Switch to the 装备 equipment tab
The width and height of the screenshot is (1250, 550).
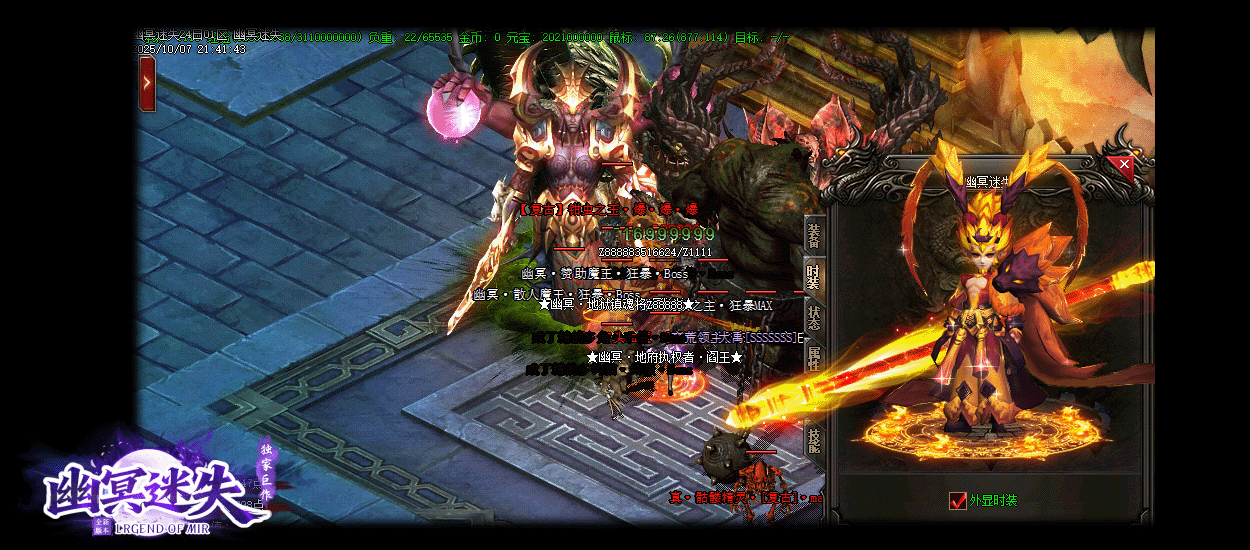814,236
